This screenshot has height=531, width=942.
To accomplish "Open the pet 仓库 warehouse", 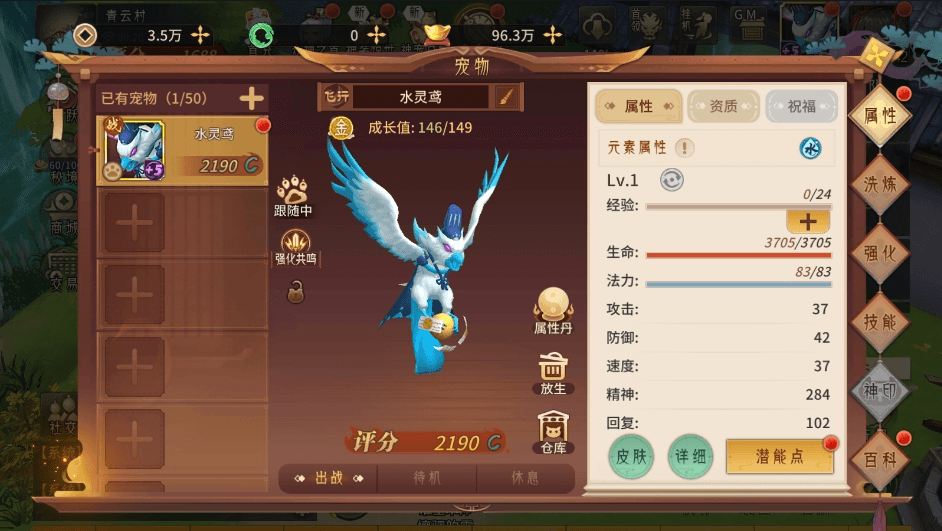I will tap(553, 433).
